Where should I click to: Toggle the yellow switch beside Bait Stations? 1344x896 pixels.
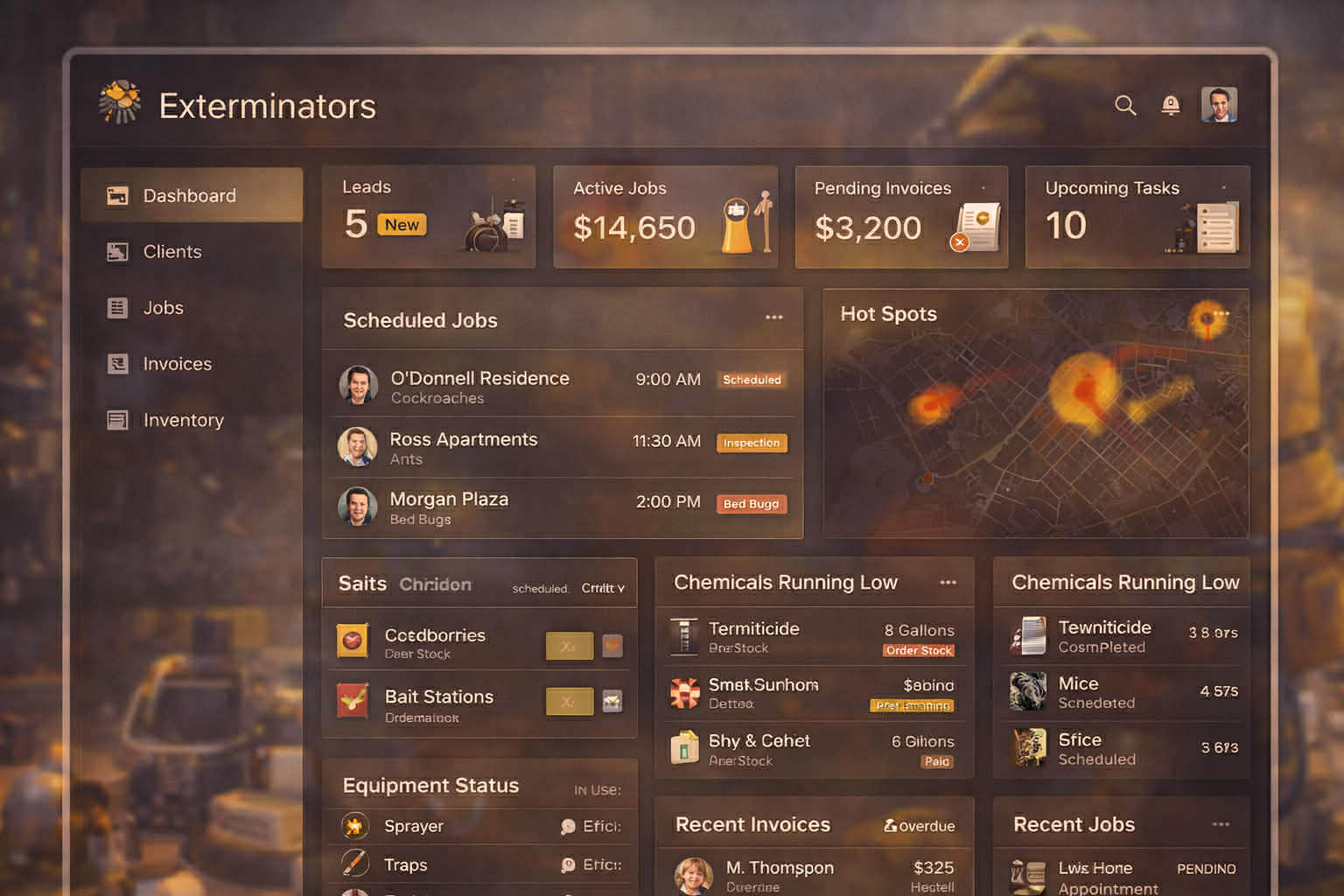point(570,701)
